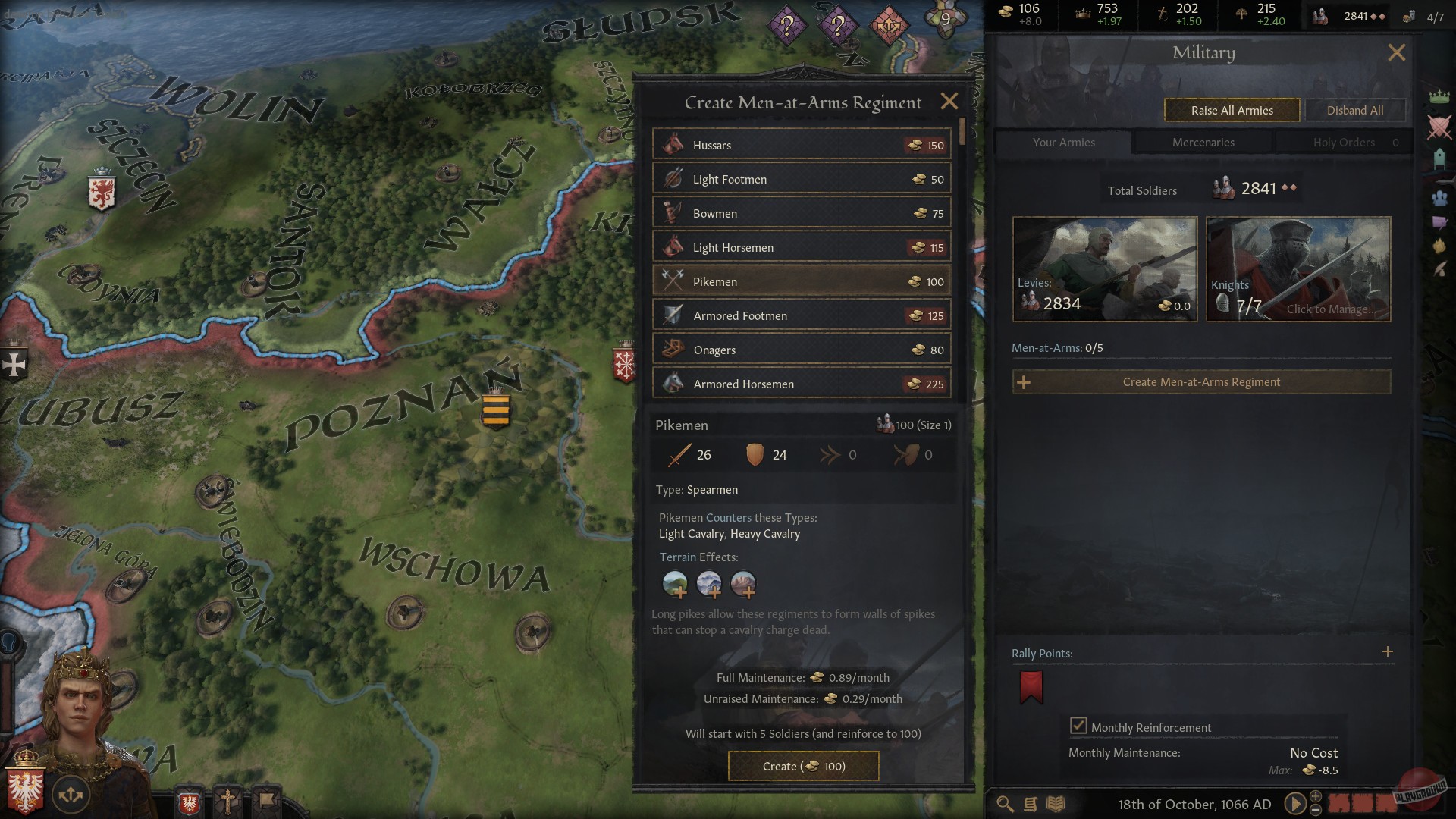Viewport: 1456px width, 819px height.
Task: Open the map search magnifier
Action: pos(1004,803)
